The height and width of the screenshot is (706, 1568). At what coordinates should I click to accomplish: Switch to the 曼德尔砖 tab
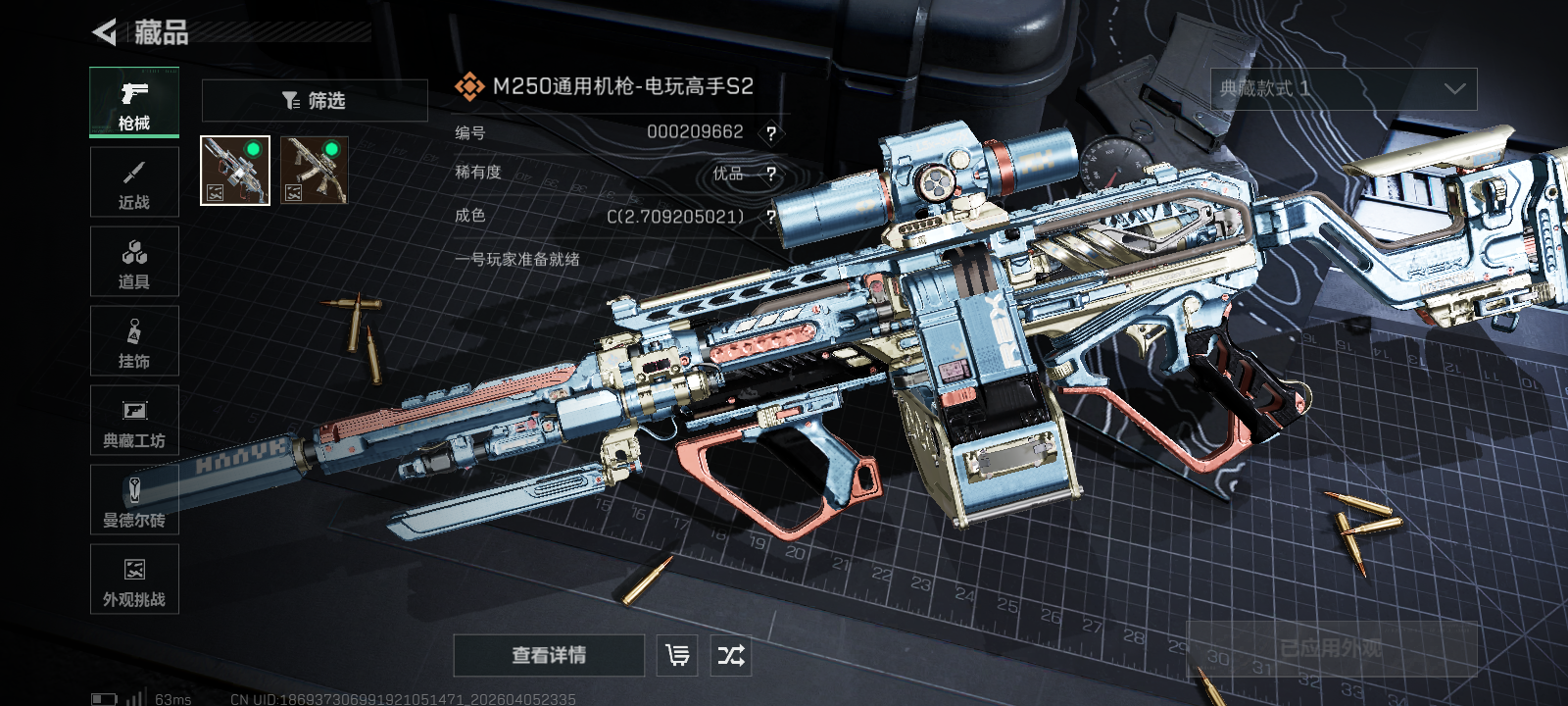pyautogui.click(x=134, y=500)
